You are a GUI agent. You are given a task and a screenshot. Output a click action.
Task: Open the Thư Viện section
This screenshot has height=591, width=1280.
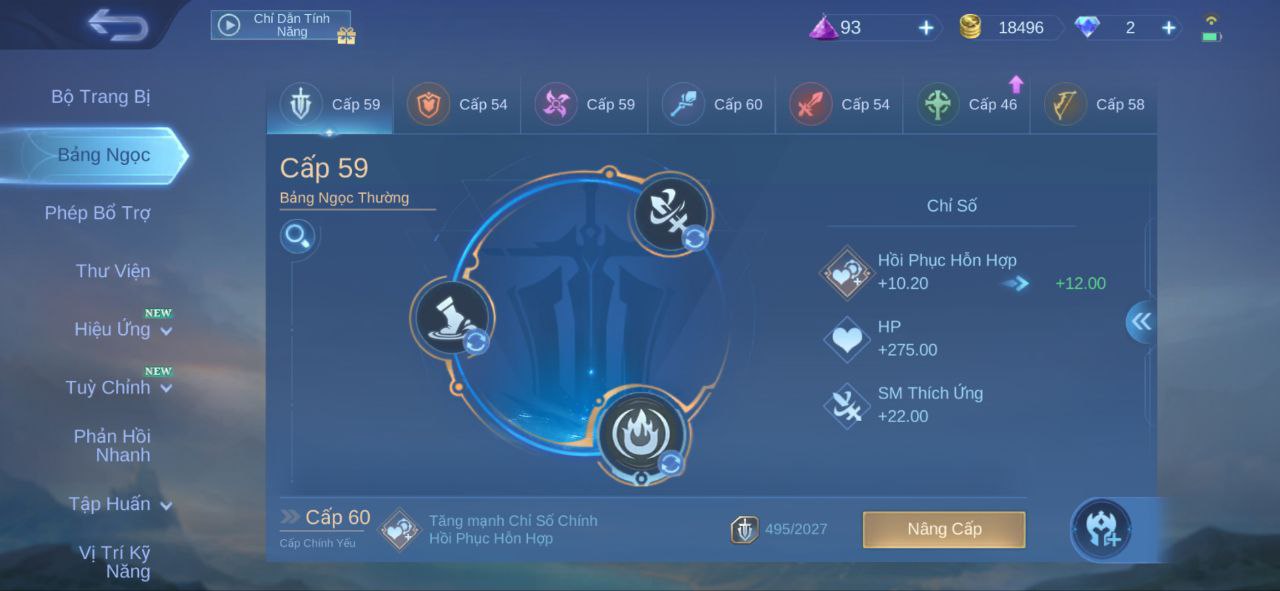click(112, 271)
